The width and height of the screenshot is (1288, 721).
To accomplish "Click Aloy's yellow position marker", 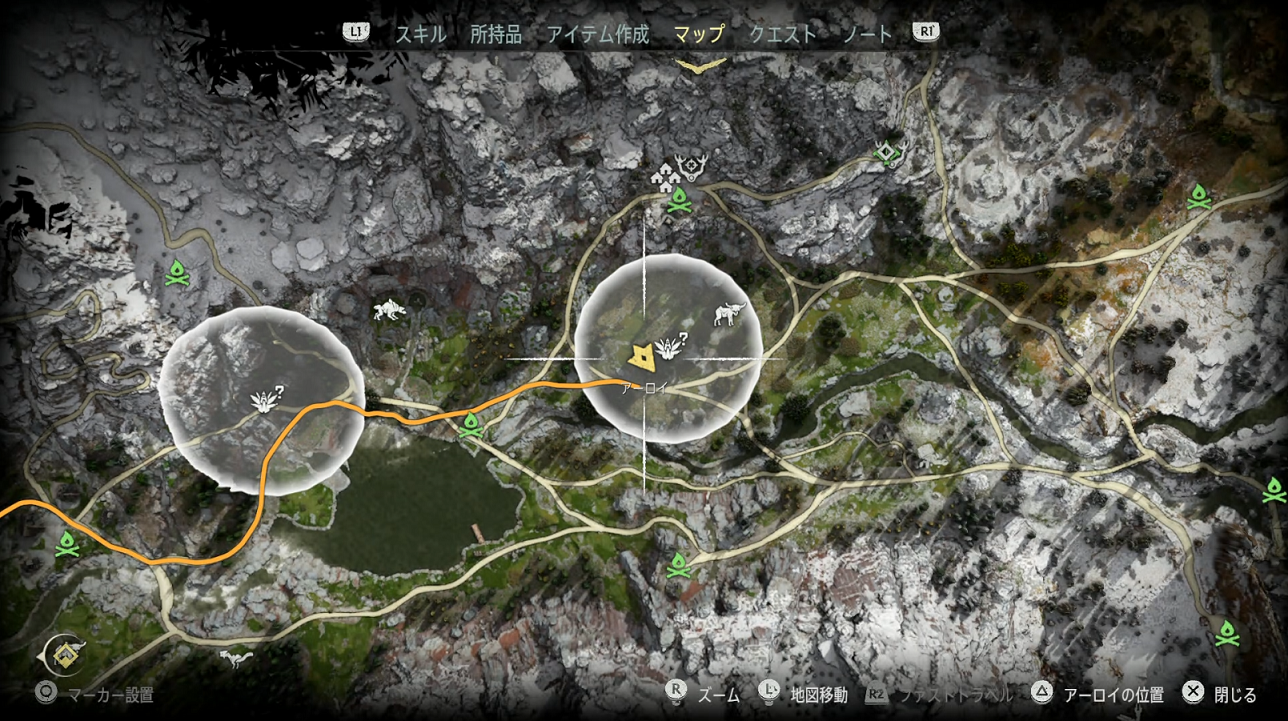I will tap(639, 355).
